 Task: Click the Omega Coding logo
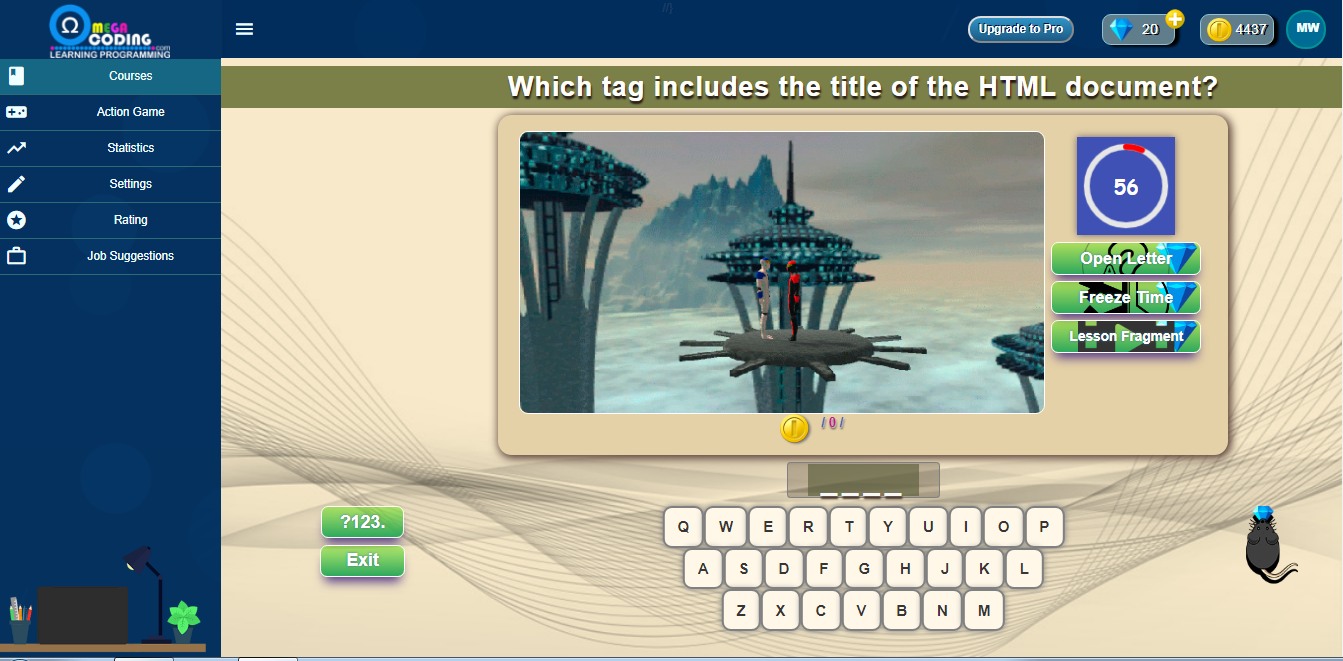[x=110, y=31]
